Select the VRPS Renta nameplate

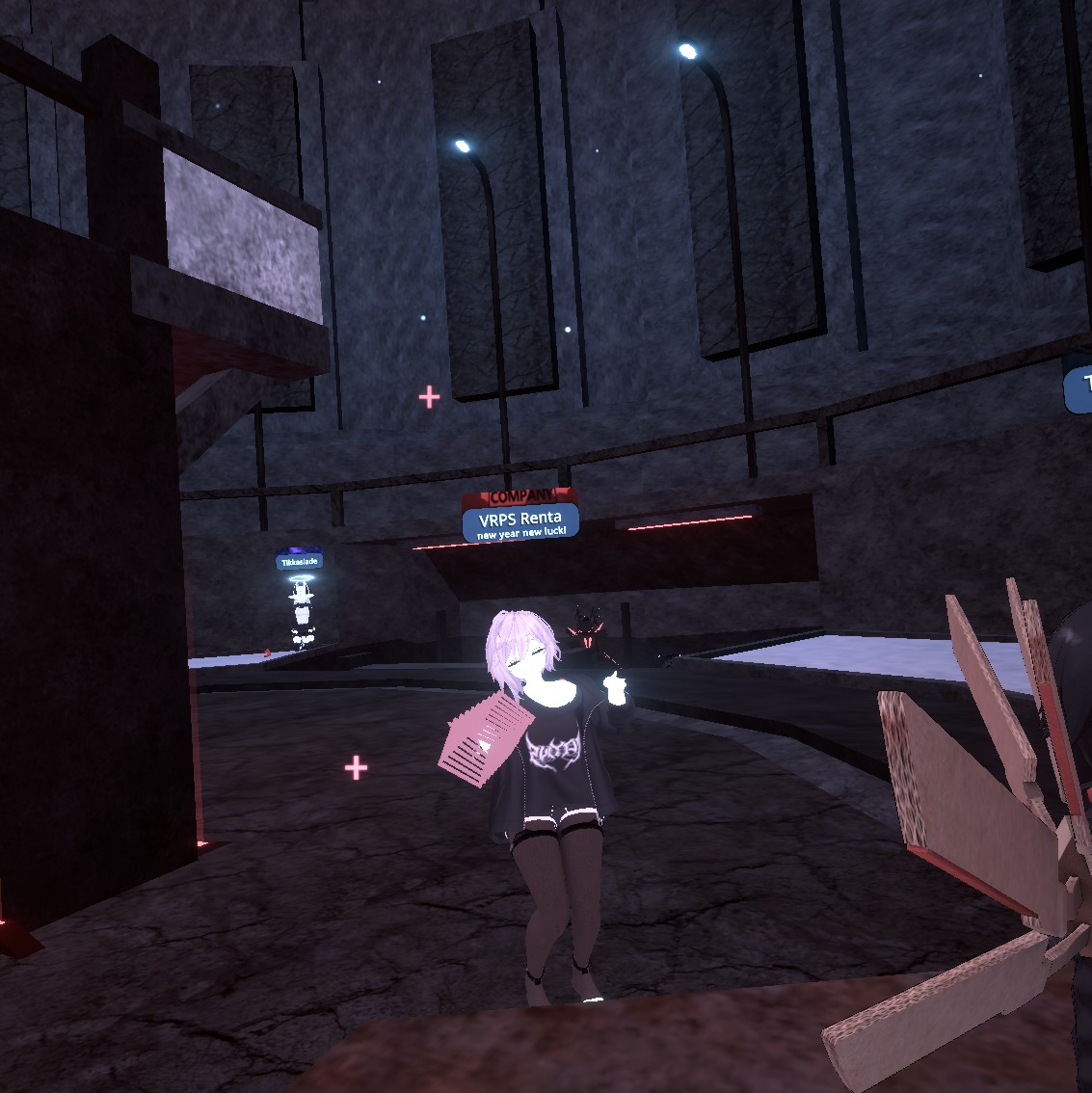[520, 521]
